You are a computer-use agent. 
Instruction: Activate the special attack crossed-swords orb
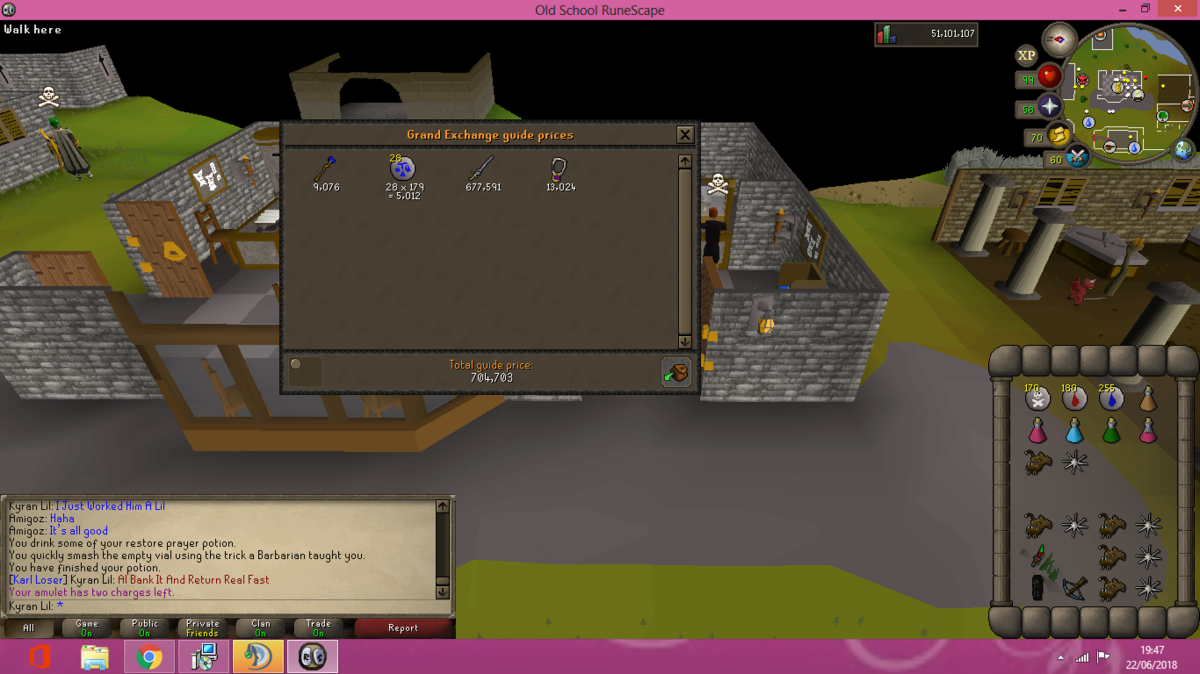tap(1077, 157)
